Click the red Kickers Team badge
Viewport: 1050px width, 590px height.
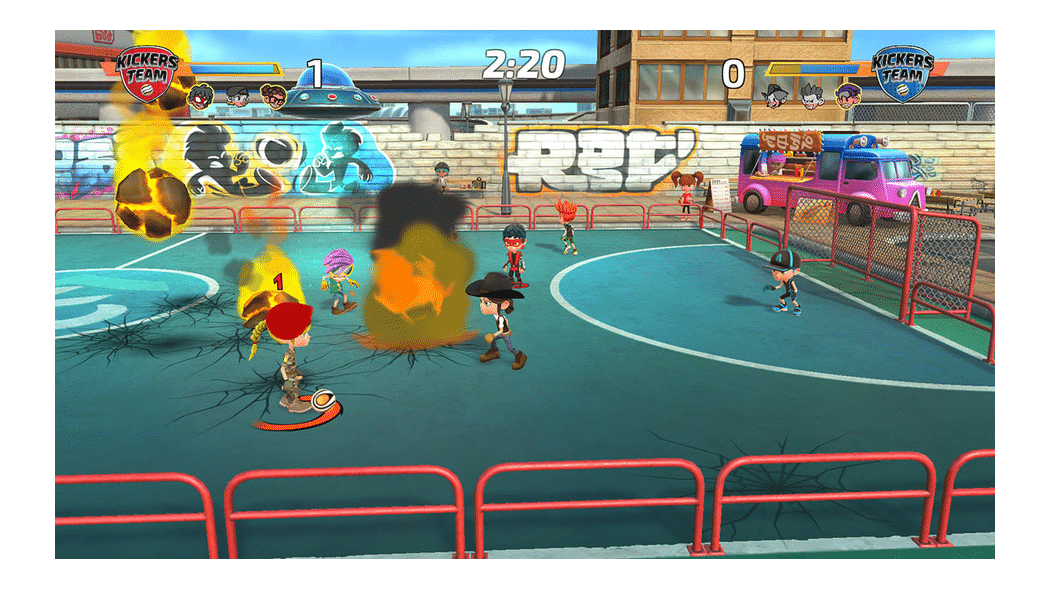(148, 72)
